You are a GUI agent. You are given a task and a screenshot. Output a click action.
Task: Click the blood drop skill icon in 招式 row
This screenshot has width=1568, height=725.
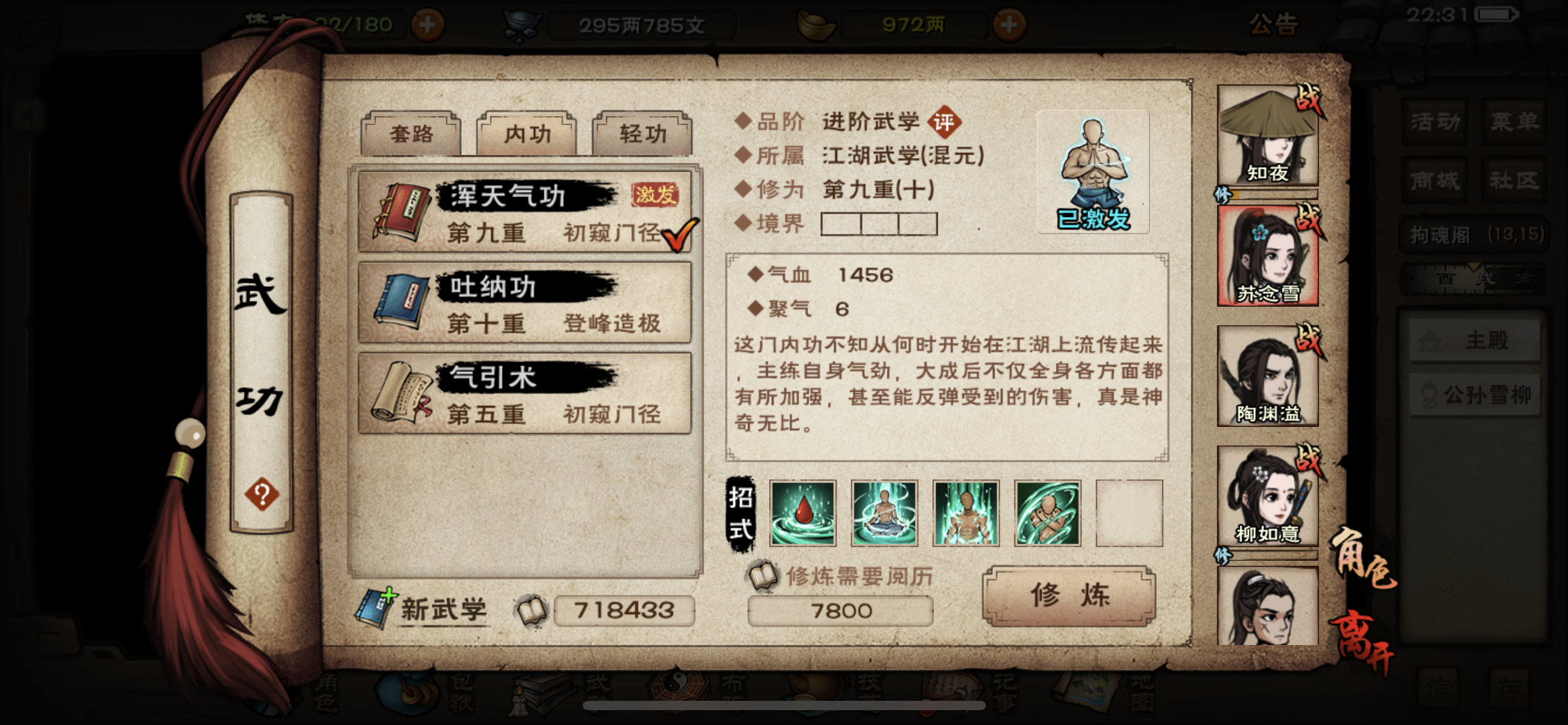click(804, 514)
